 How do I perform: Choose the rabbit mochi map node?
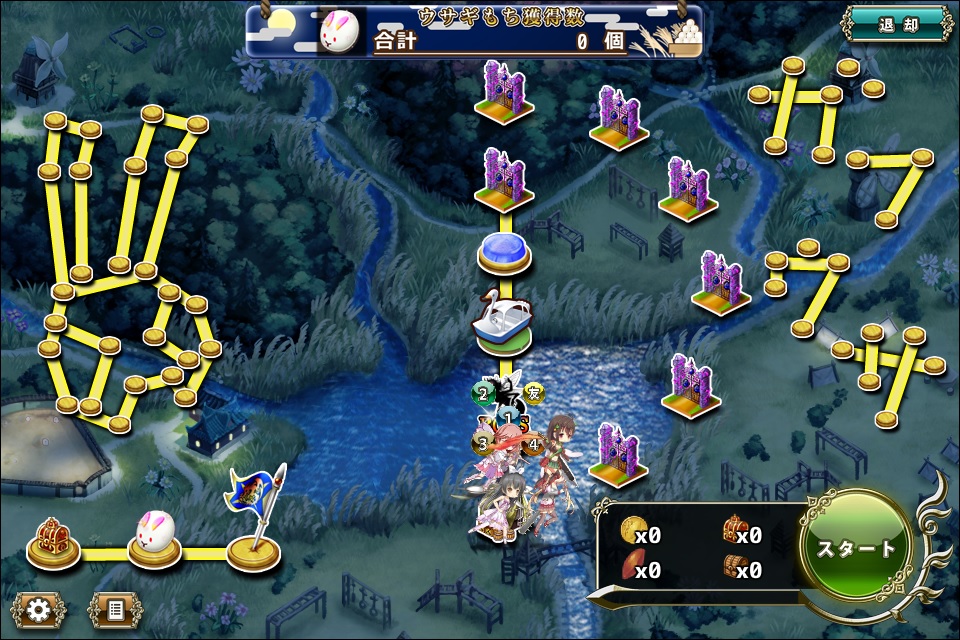pos(155,539)
